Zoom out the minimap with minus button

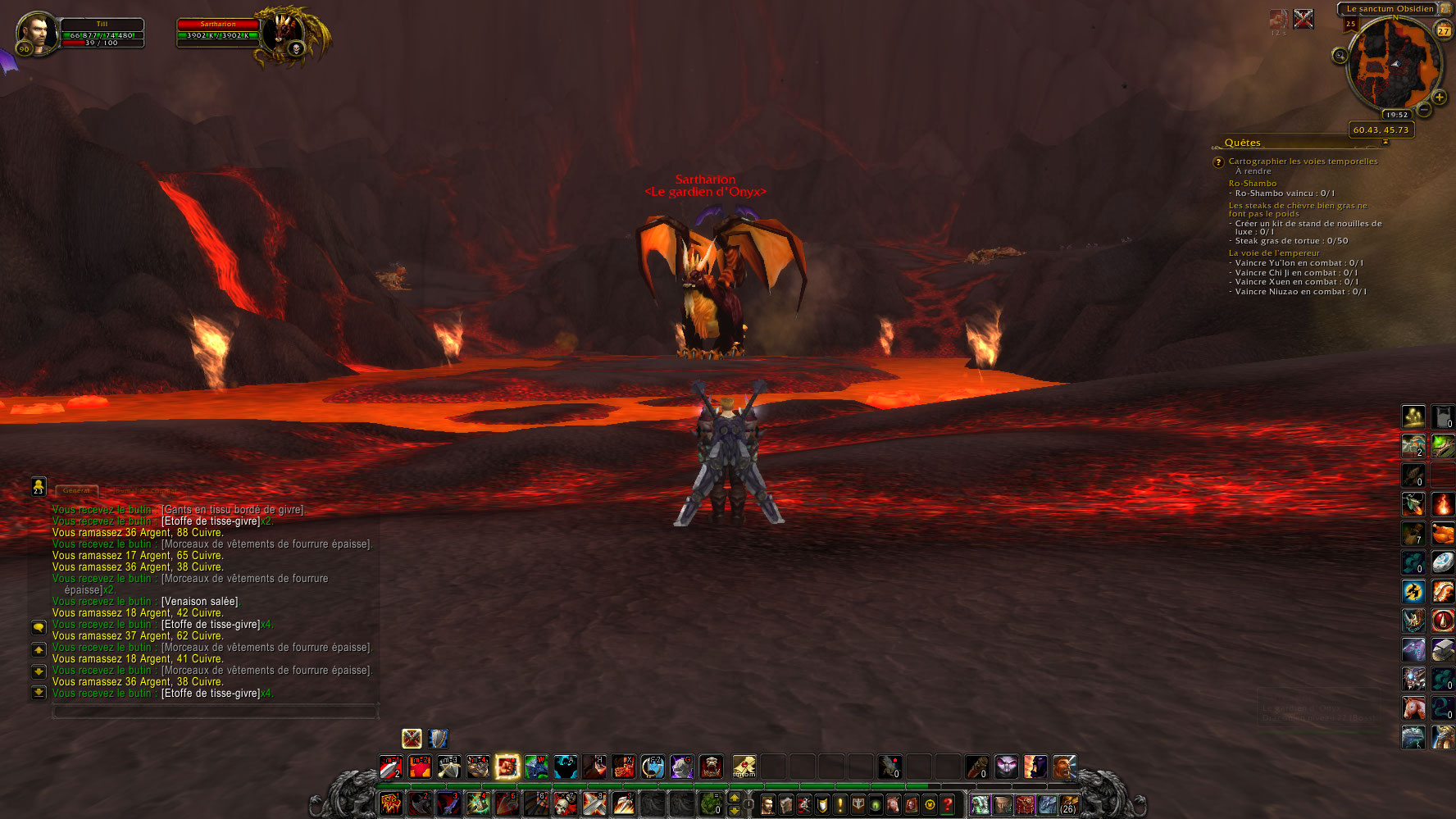tap(1425, 110)
